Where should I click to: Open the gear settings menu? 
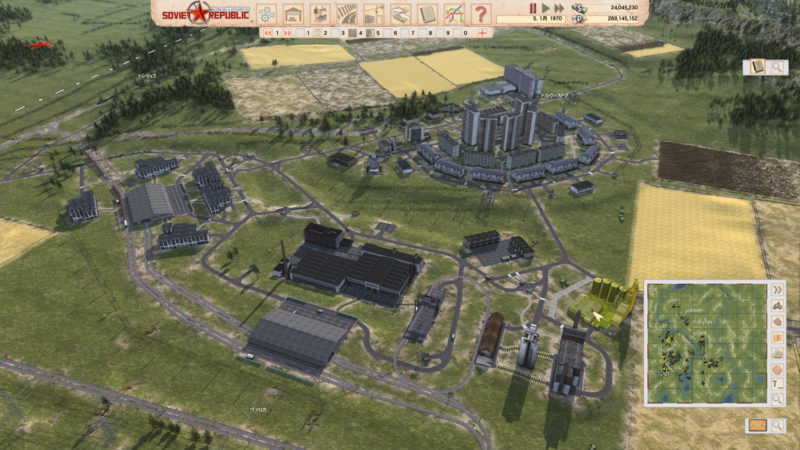click(267, 14)
